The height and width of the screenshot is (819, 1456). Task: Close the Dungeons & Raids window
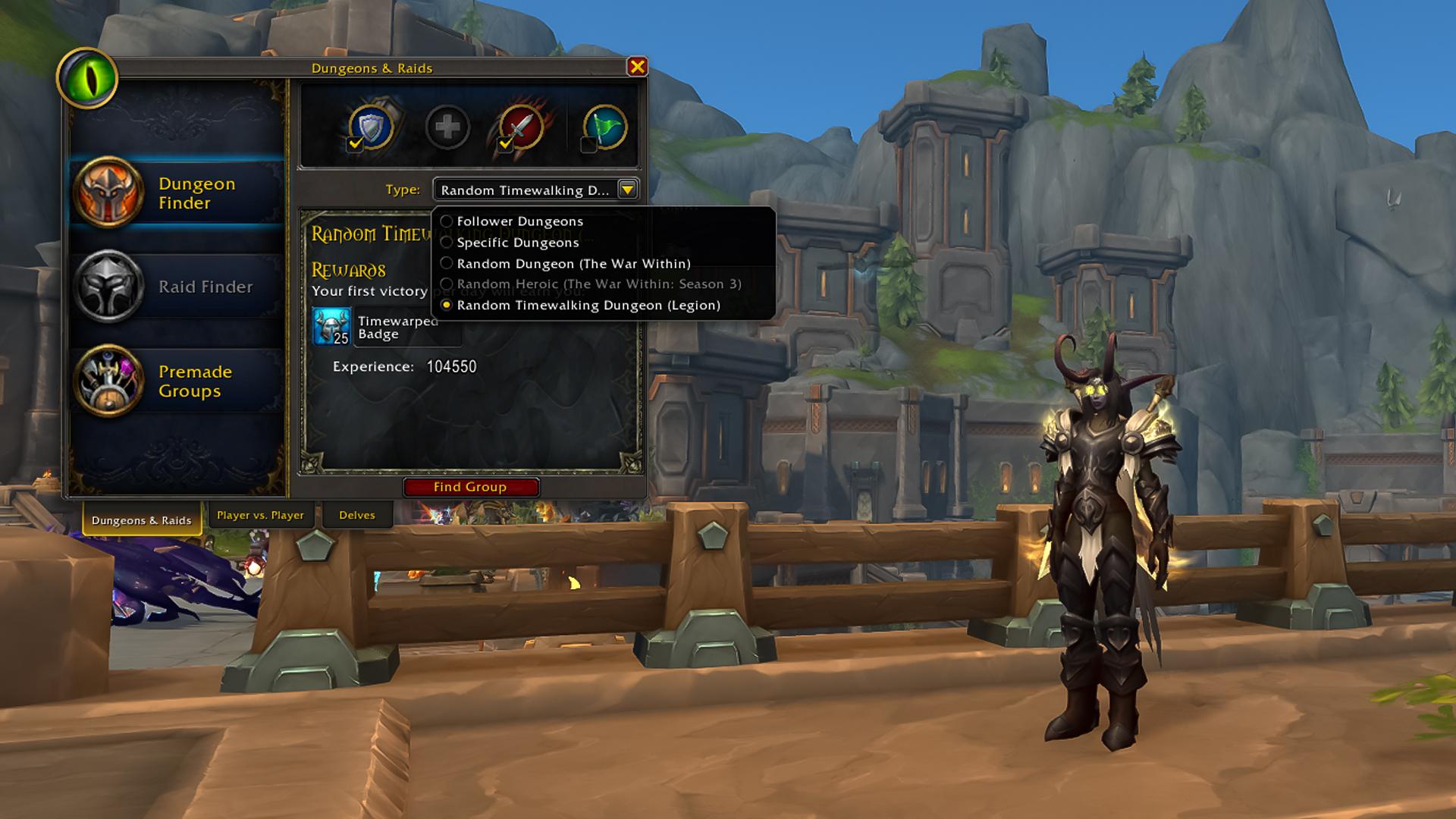[637, 67]
